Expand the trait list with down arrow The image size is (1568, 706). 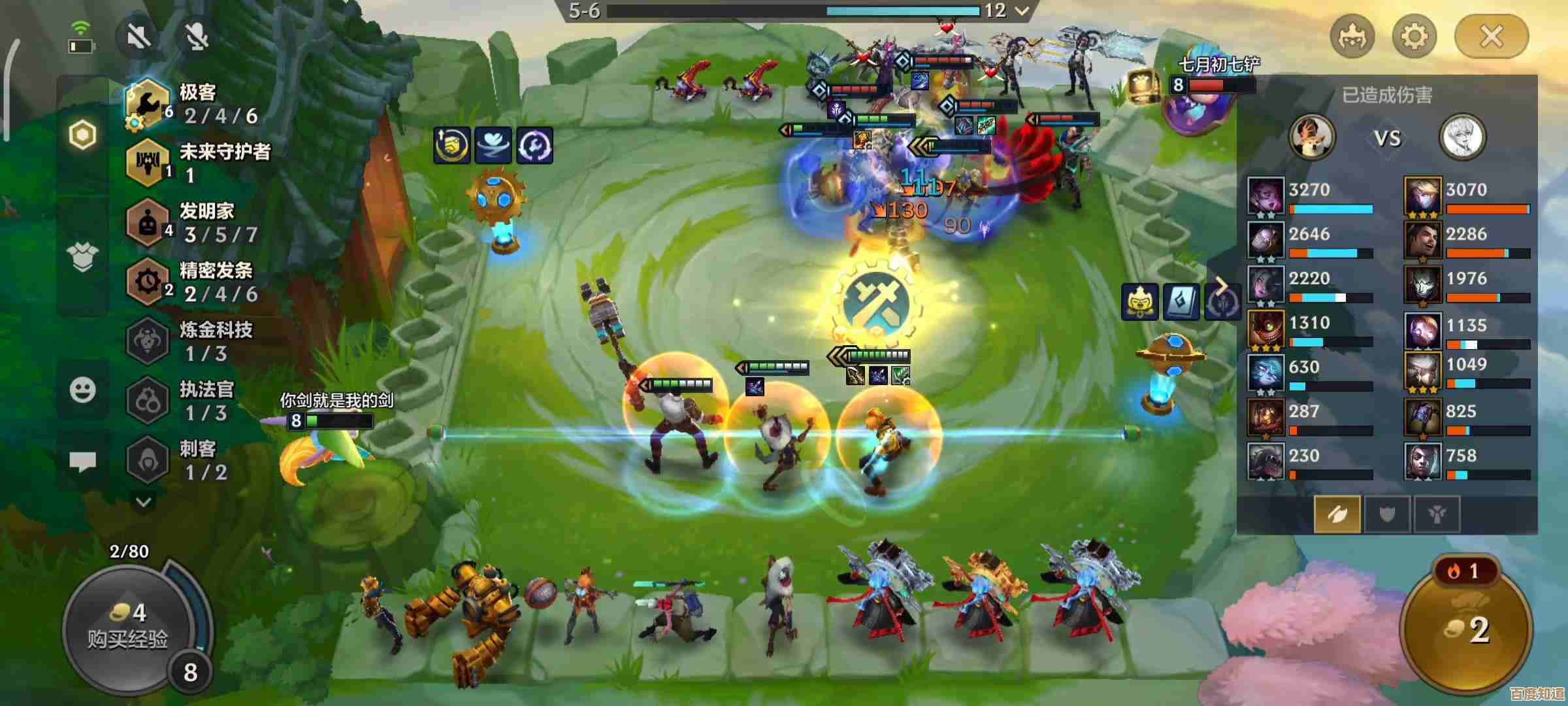[144, 502]
